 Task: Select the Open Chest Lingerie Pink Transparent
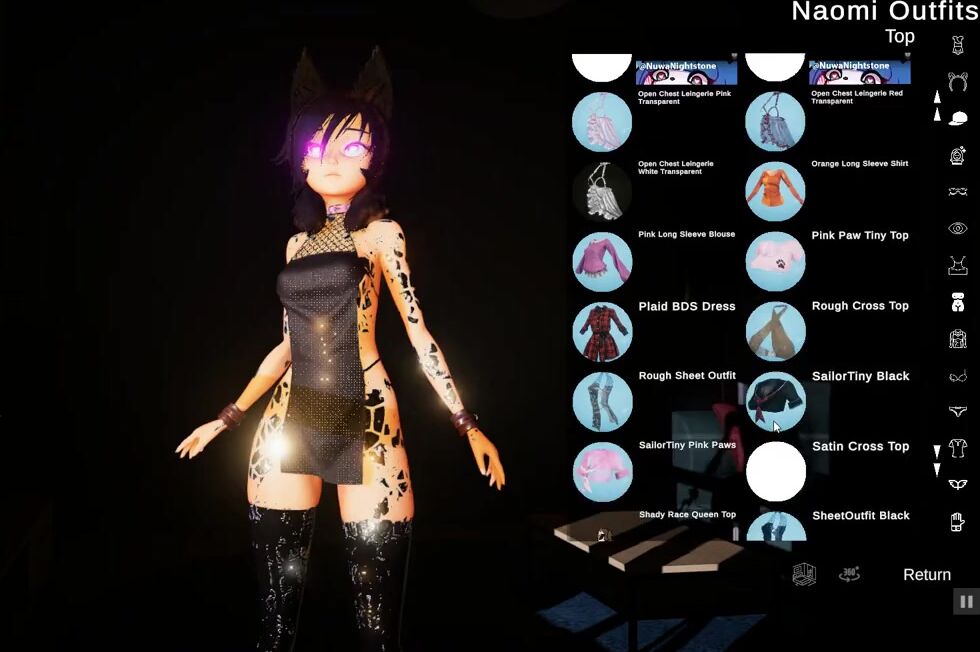602,122
